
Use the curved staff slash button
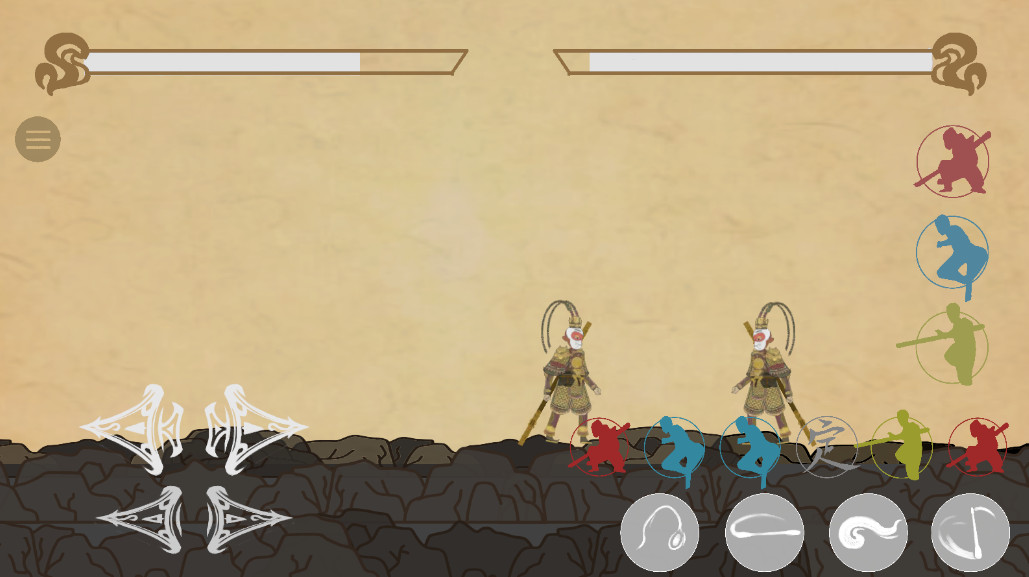pyautogui.click(x=970, y=533)
